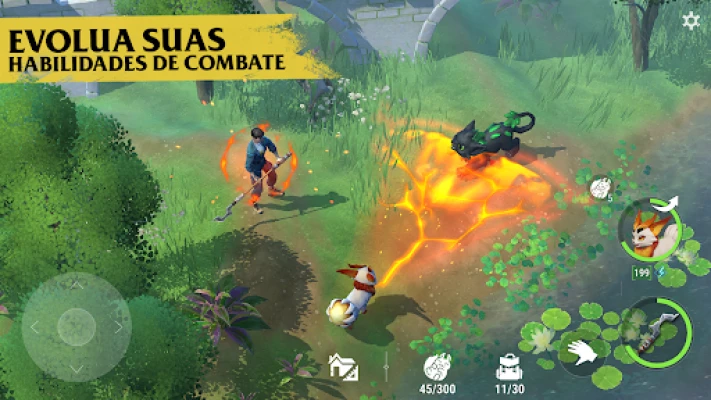Open settings with the gear icon

(691, 21)
